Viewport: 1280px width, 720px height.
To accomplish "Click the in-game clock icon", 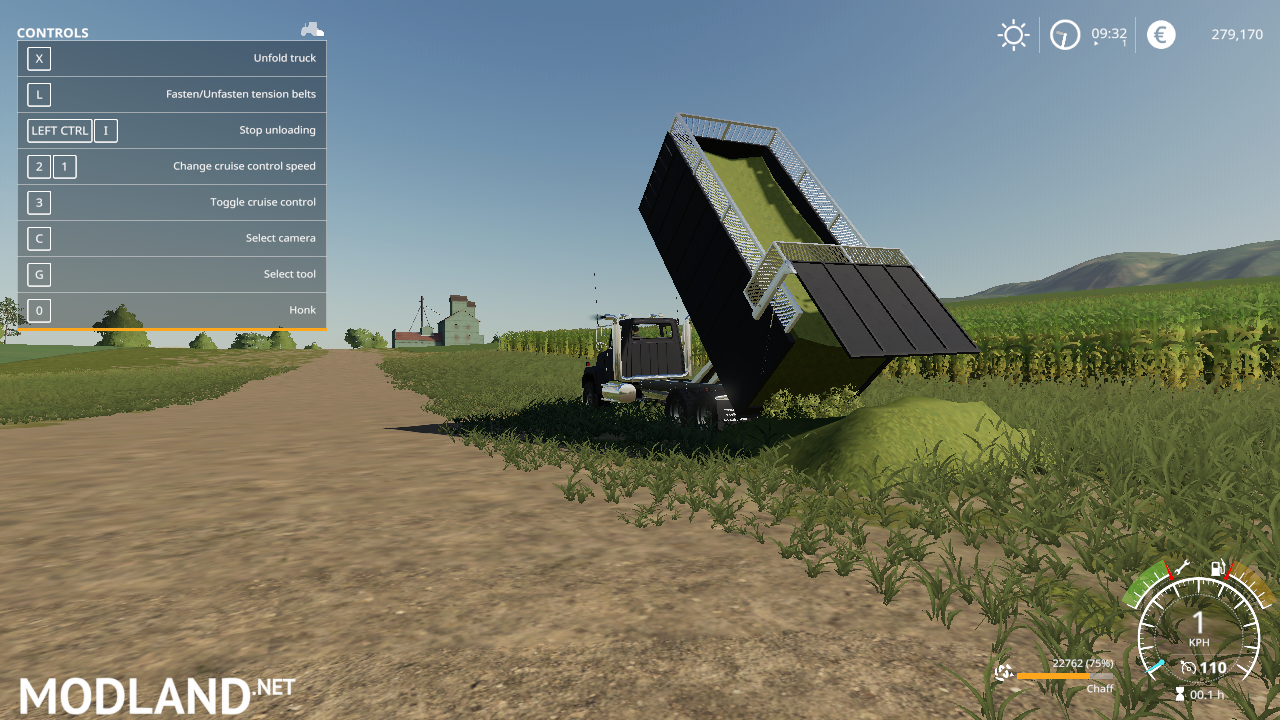I will [x=1065, y=34].
